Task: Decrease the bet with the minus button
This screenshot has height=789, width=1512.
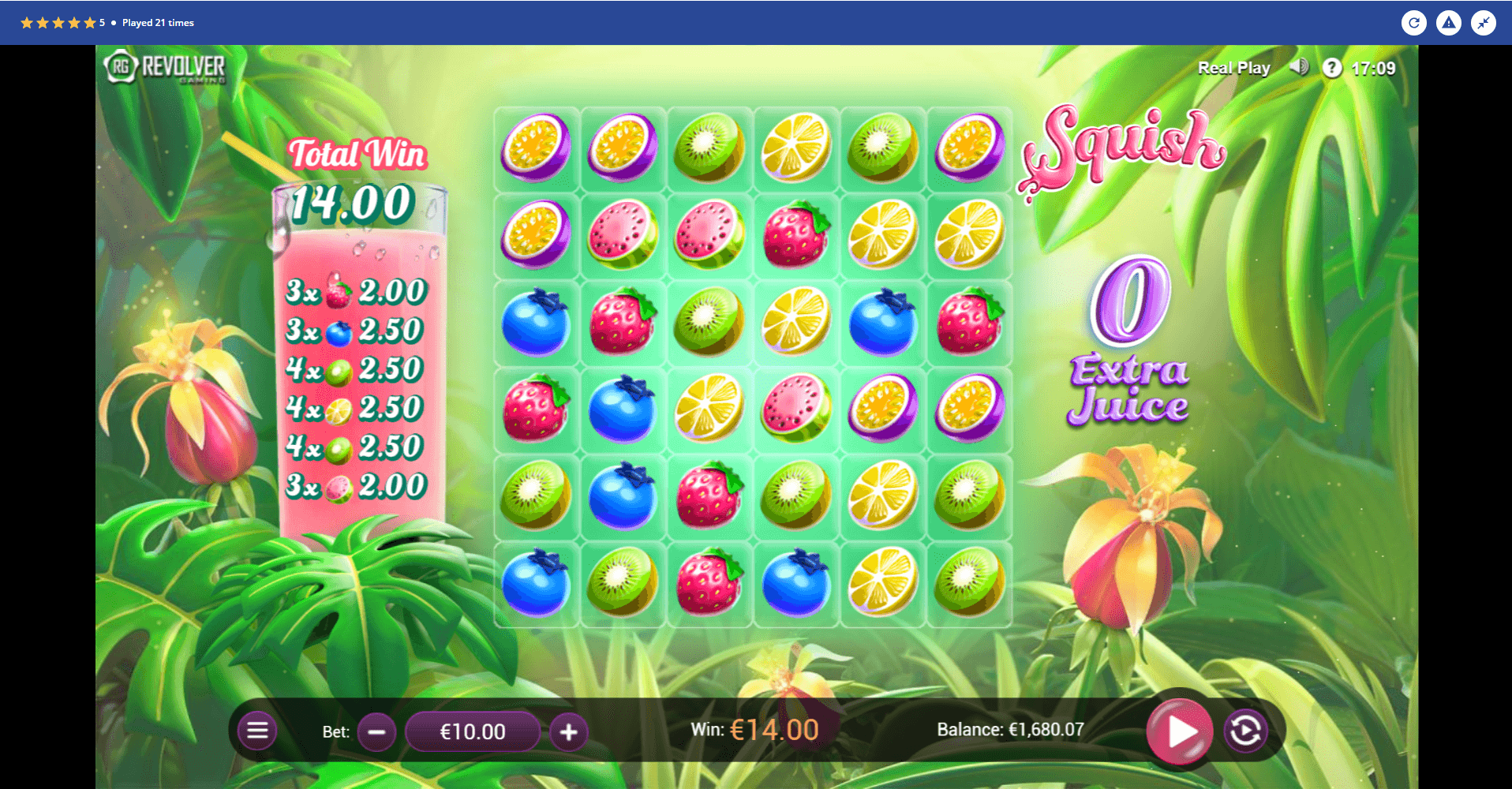Action: pos(377,732)
